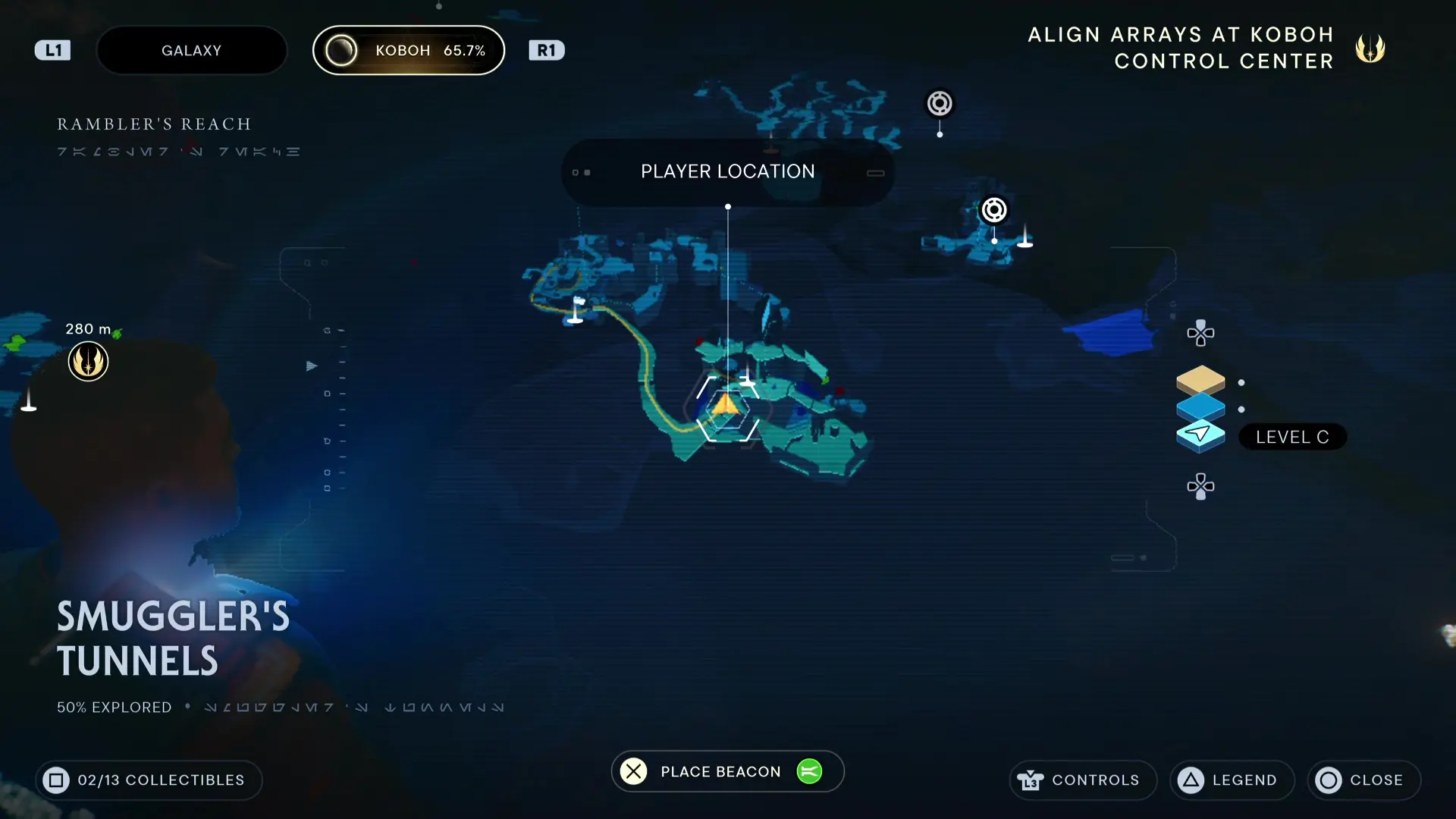Screen dimensions: 1456x819
Task: Select the Koboh 65.7% planet tab
Action: point(409,50)
